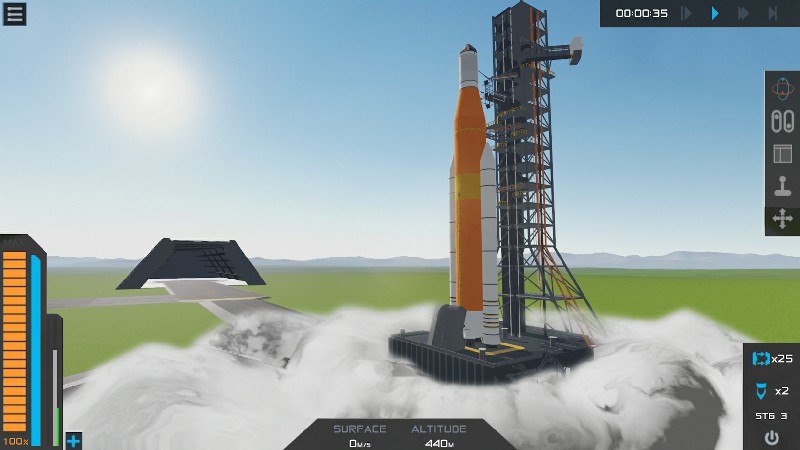Screen dimensions: 800x450
Task: Click the x25 stage indicator icon
Action: pyautogui.click(x=761, y=358)
